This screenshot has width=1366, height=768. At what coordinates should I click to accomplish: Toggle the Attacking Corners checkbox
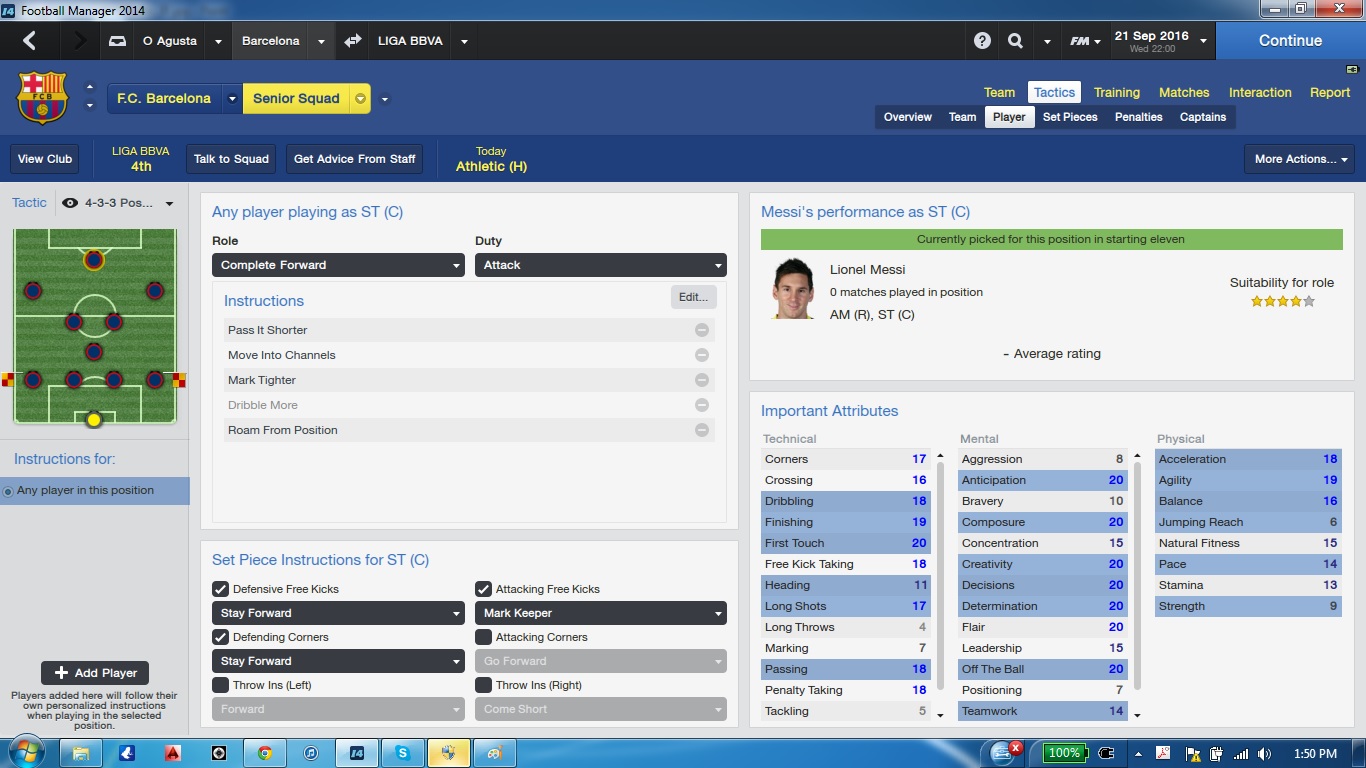484,637
